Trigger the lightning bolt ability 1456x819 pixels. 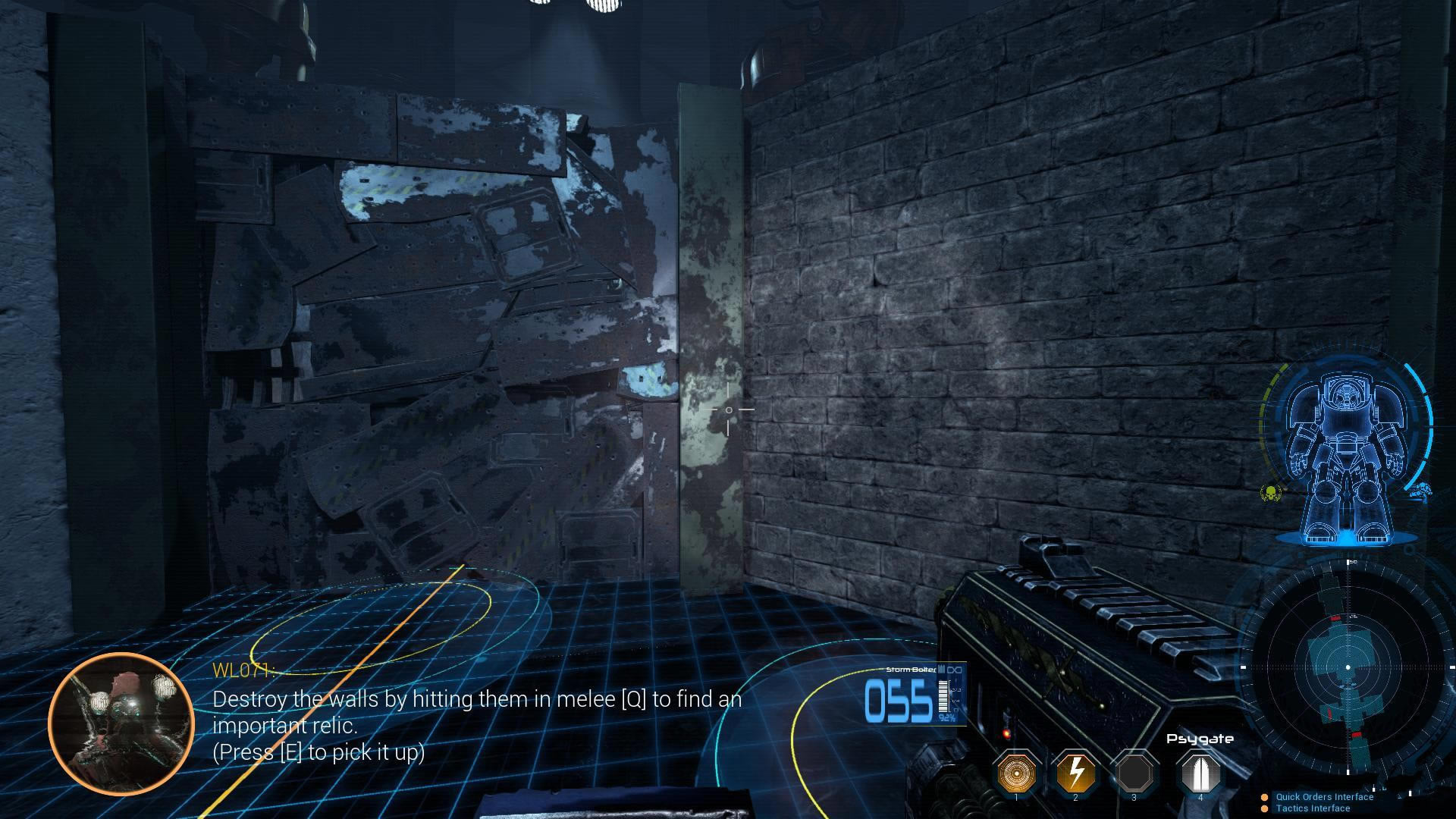[x=1075, y=773]
